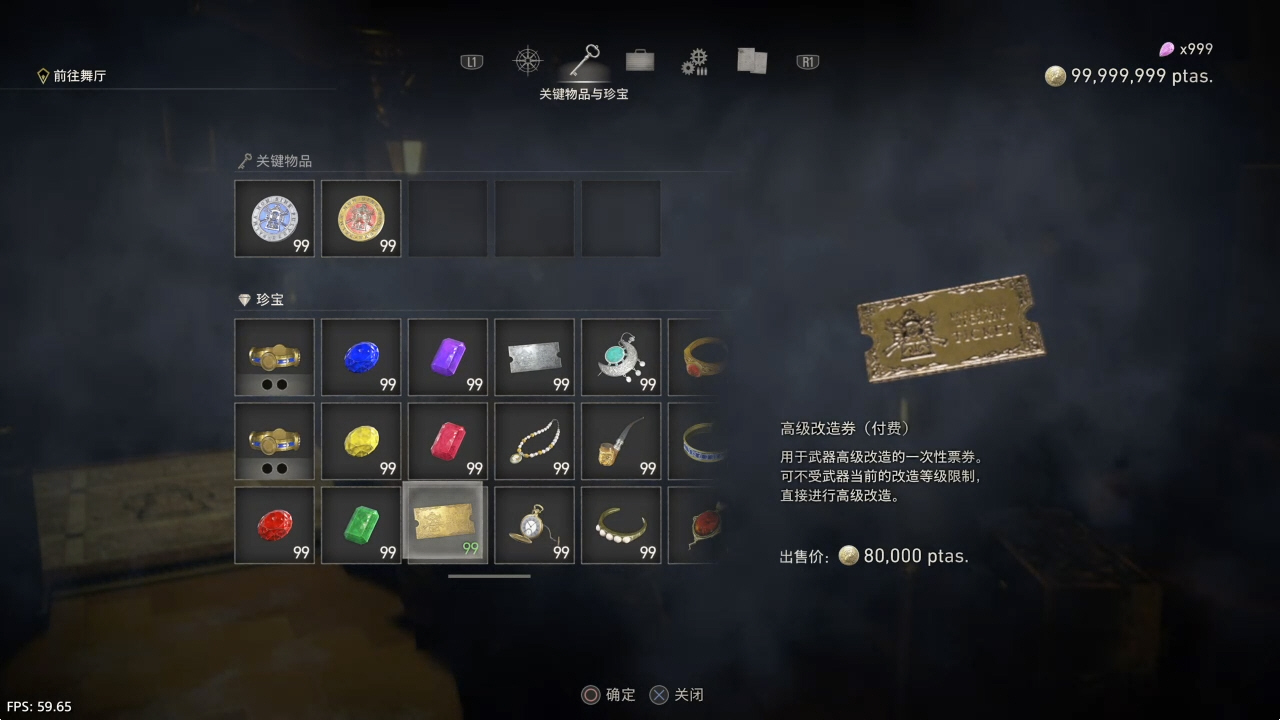The image size is (1280, 720).
Task: Switch to the gears crafting tab
Action: [695, 62]
